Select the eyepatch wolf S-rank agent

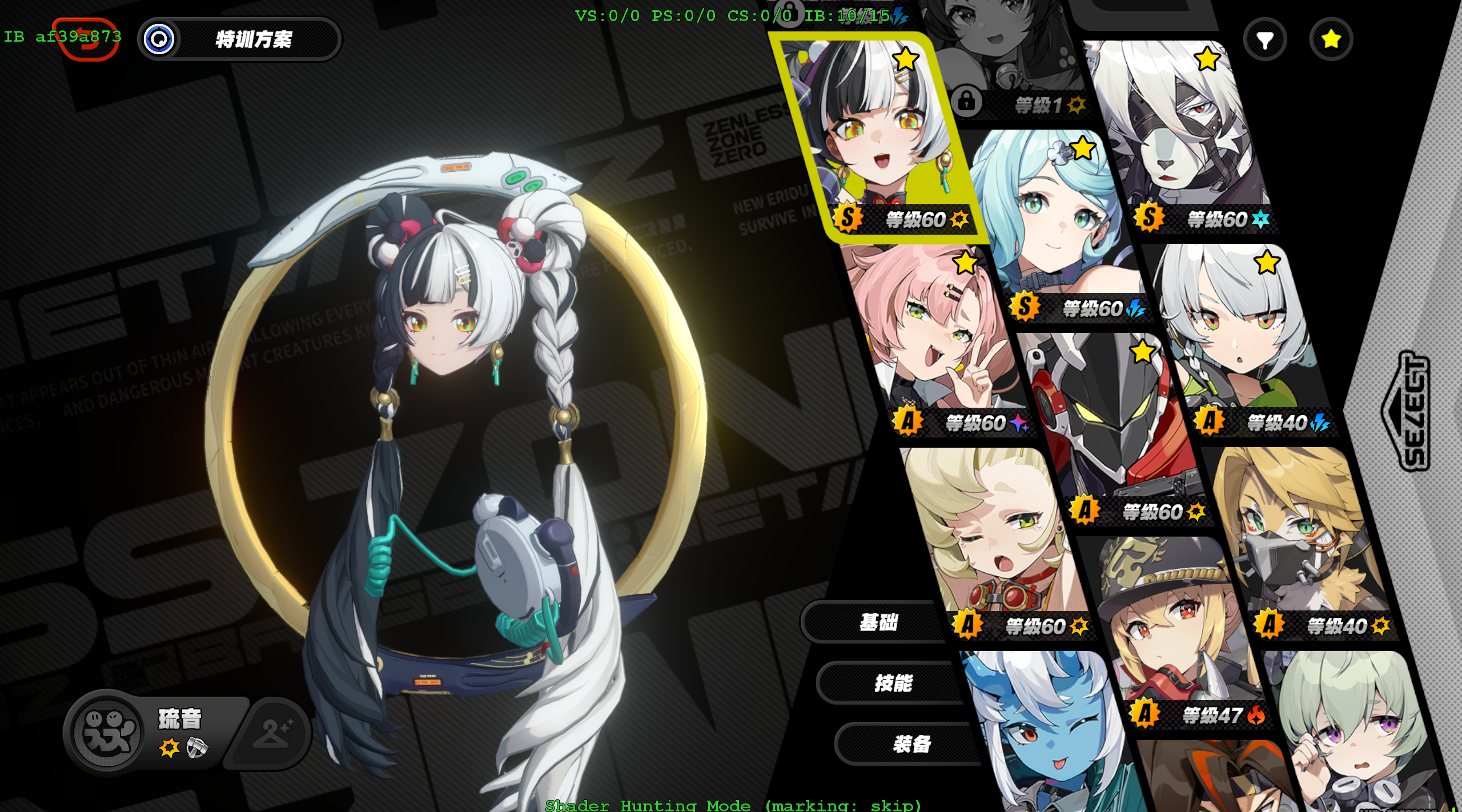(x=1182, y=131)
